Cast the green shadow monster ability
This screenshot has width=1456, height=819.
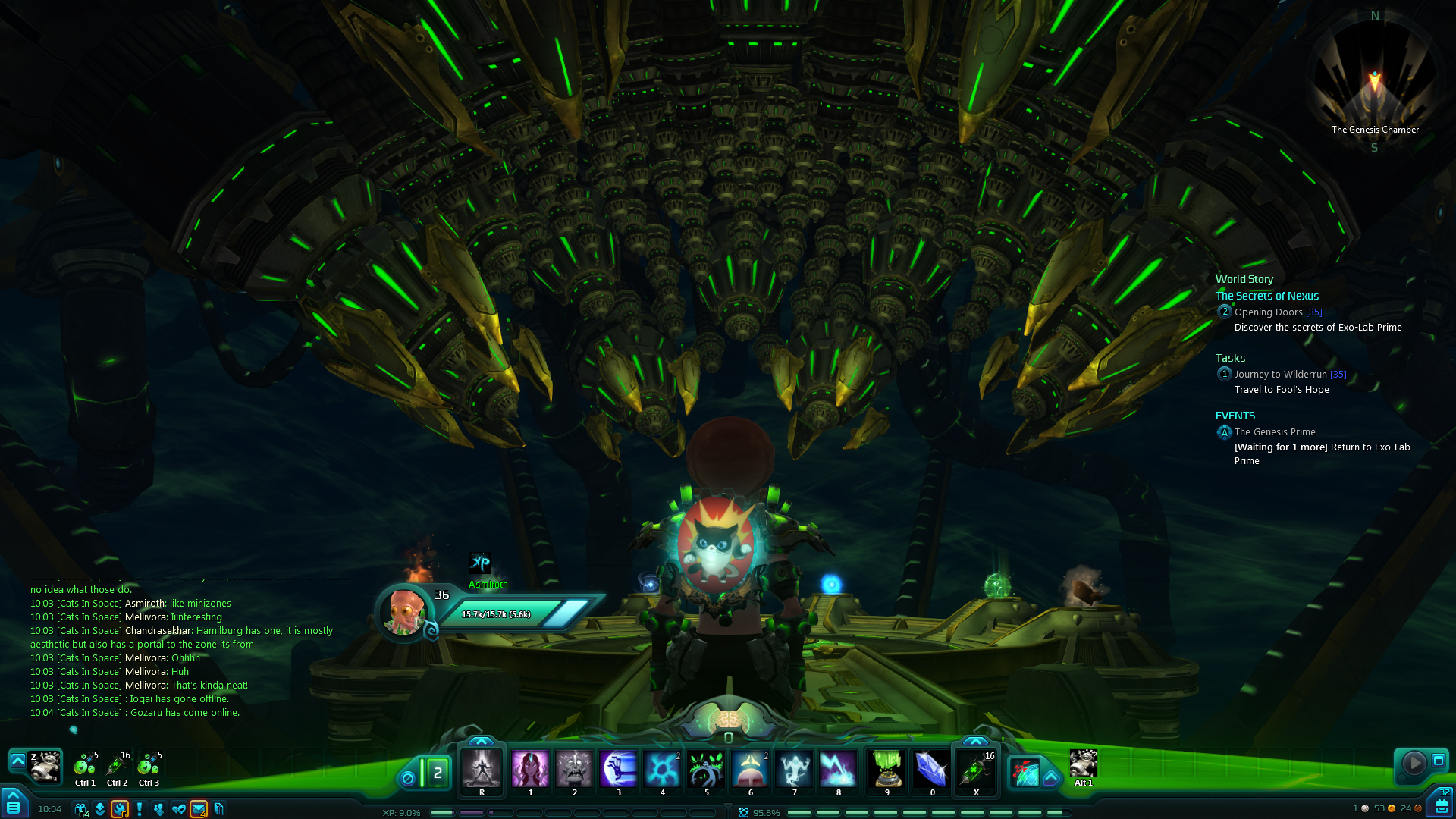coord(707,769)
